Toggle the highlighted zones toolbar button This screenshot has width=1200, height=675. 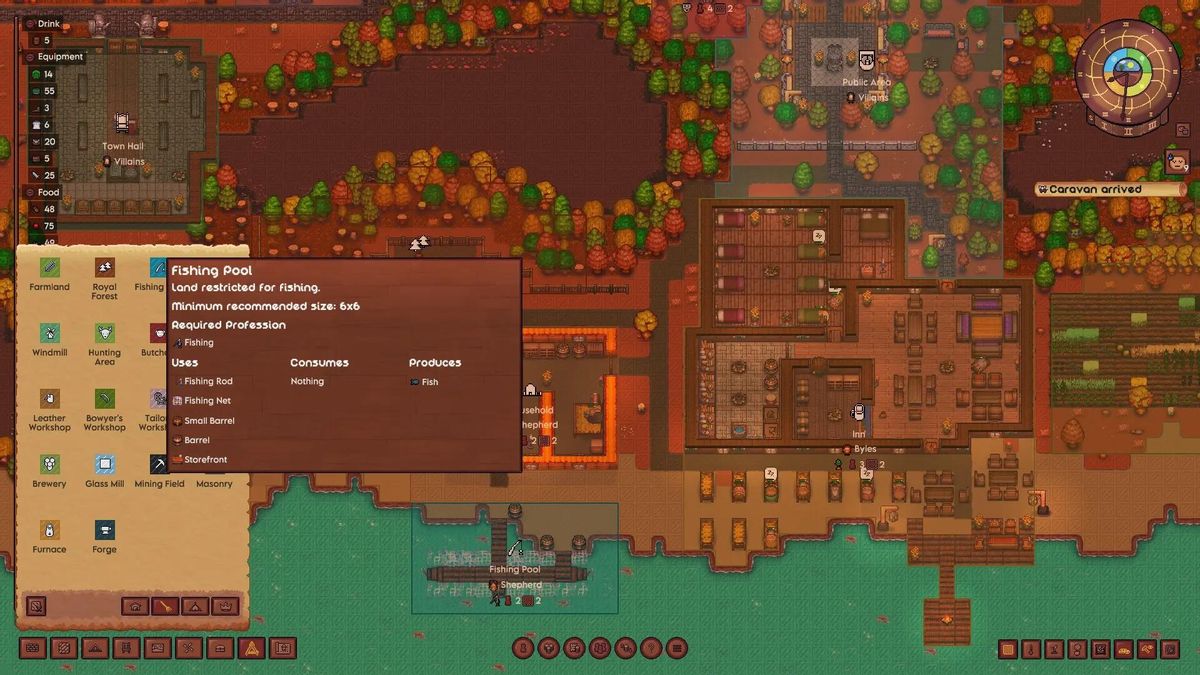[x=251, y=648]
